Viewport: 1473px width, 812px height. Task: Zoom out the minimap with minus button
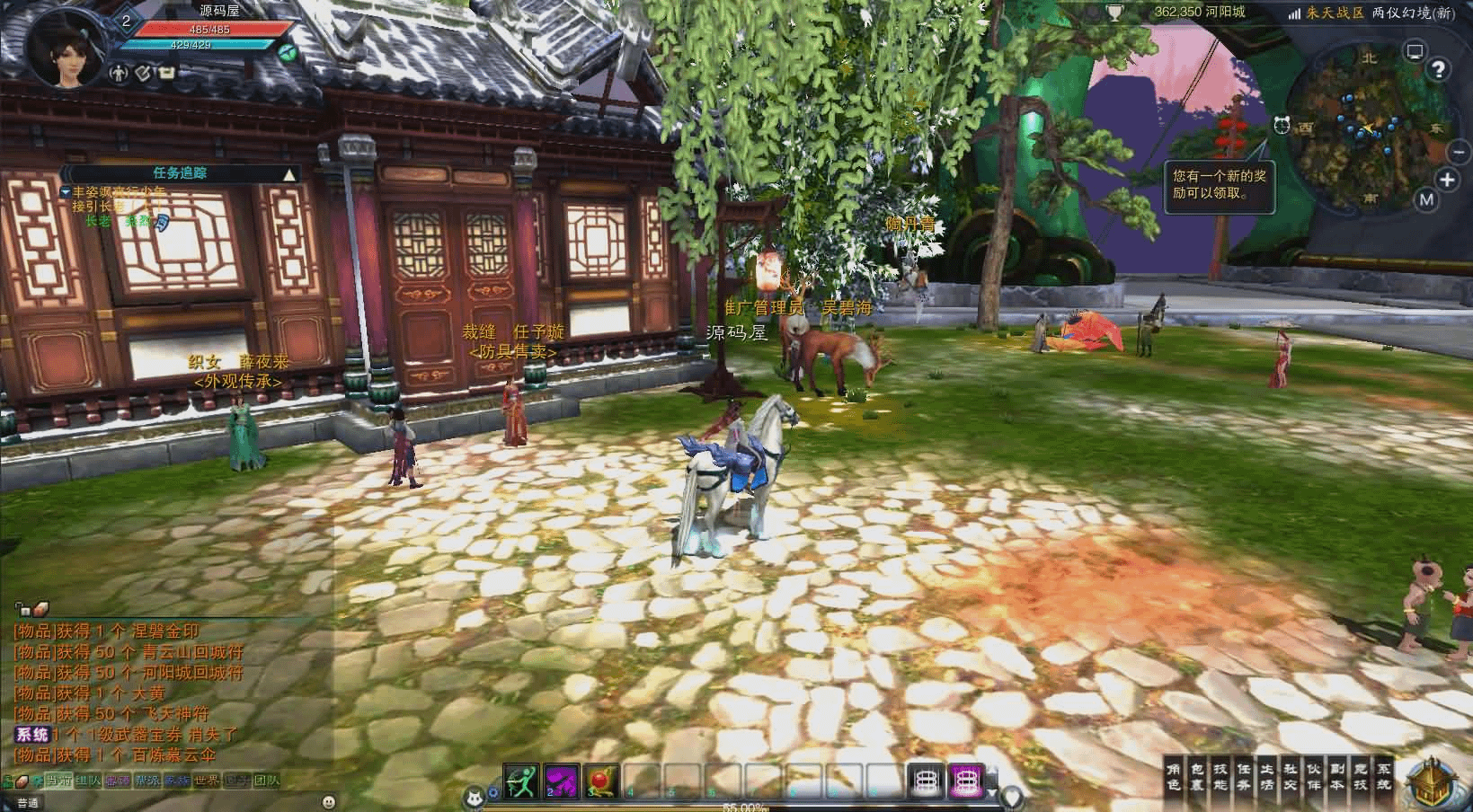click(x=1457, y=152)
